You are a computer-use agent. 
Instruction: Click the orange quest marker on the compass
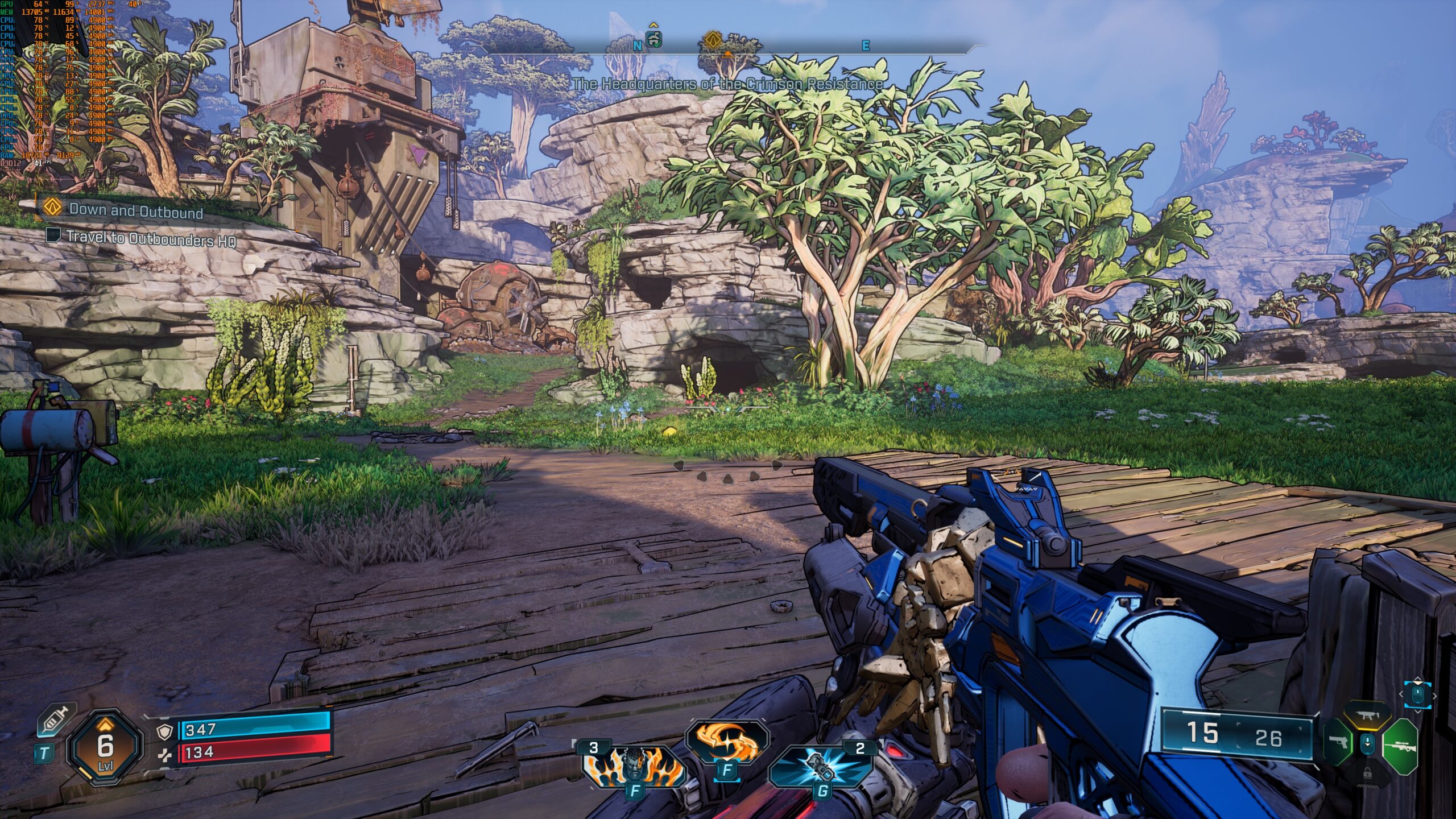point(713,40)
